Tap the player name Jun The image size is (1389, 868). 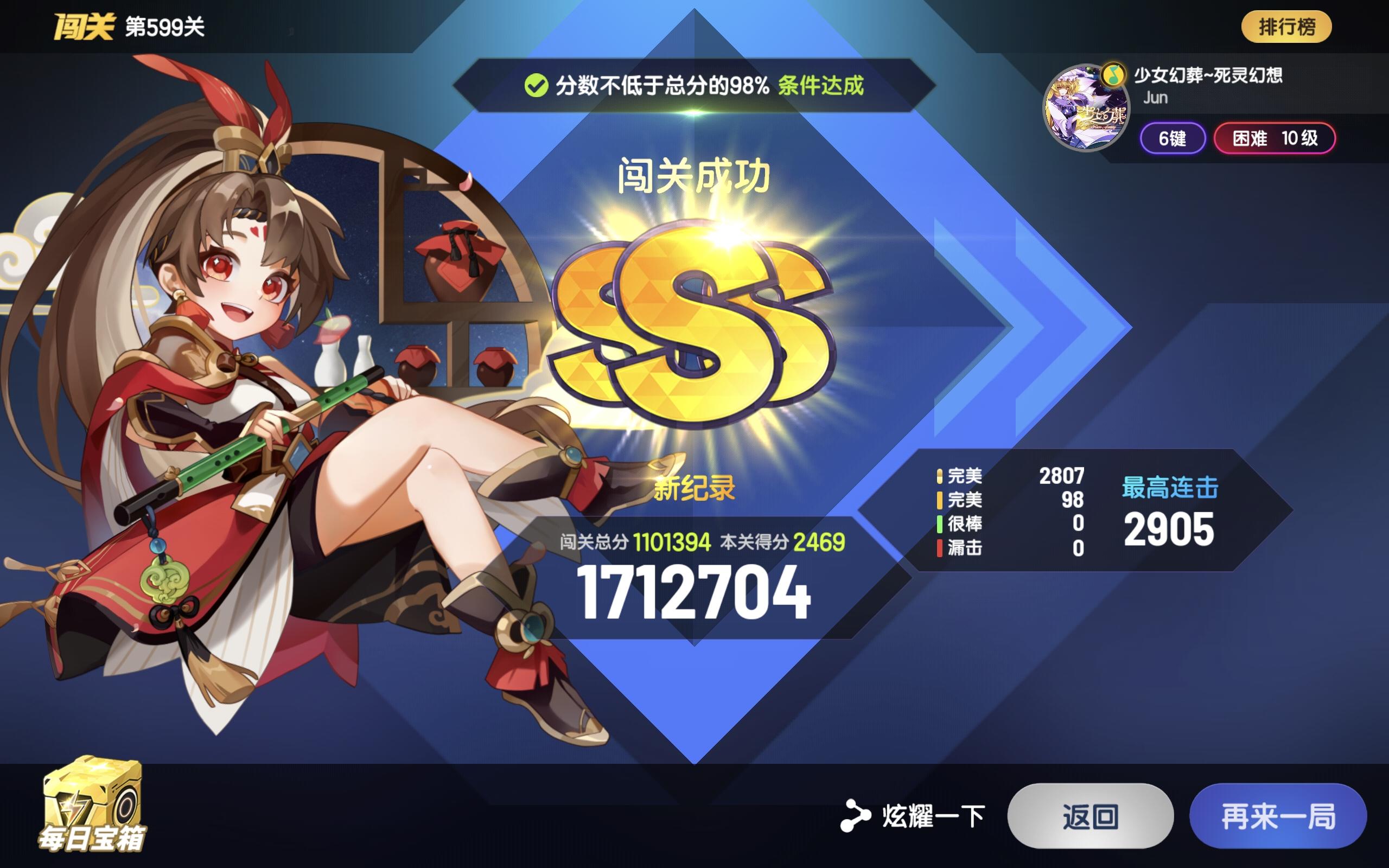1155,99
